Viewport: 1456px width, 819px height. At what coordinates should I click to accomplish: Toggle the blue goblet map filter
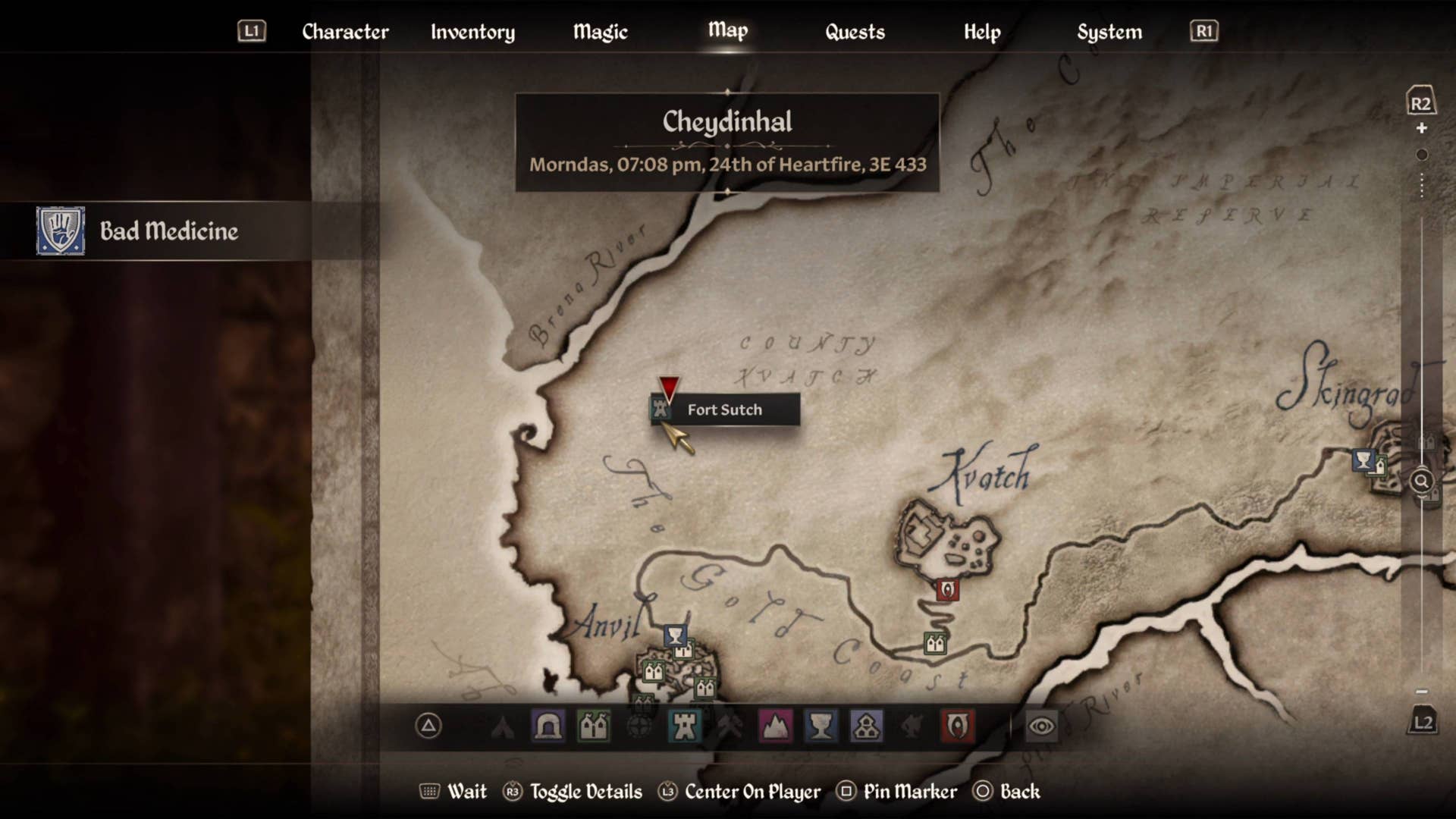tap(821, 726)
